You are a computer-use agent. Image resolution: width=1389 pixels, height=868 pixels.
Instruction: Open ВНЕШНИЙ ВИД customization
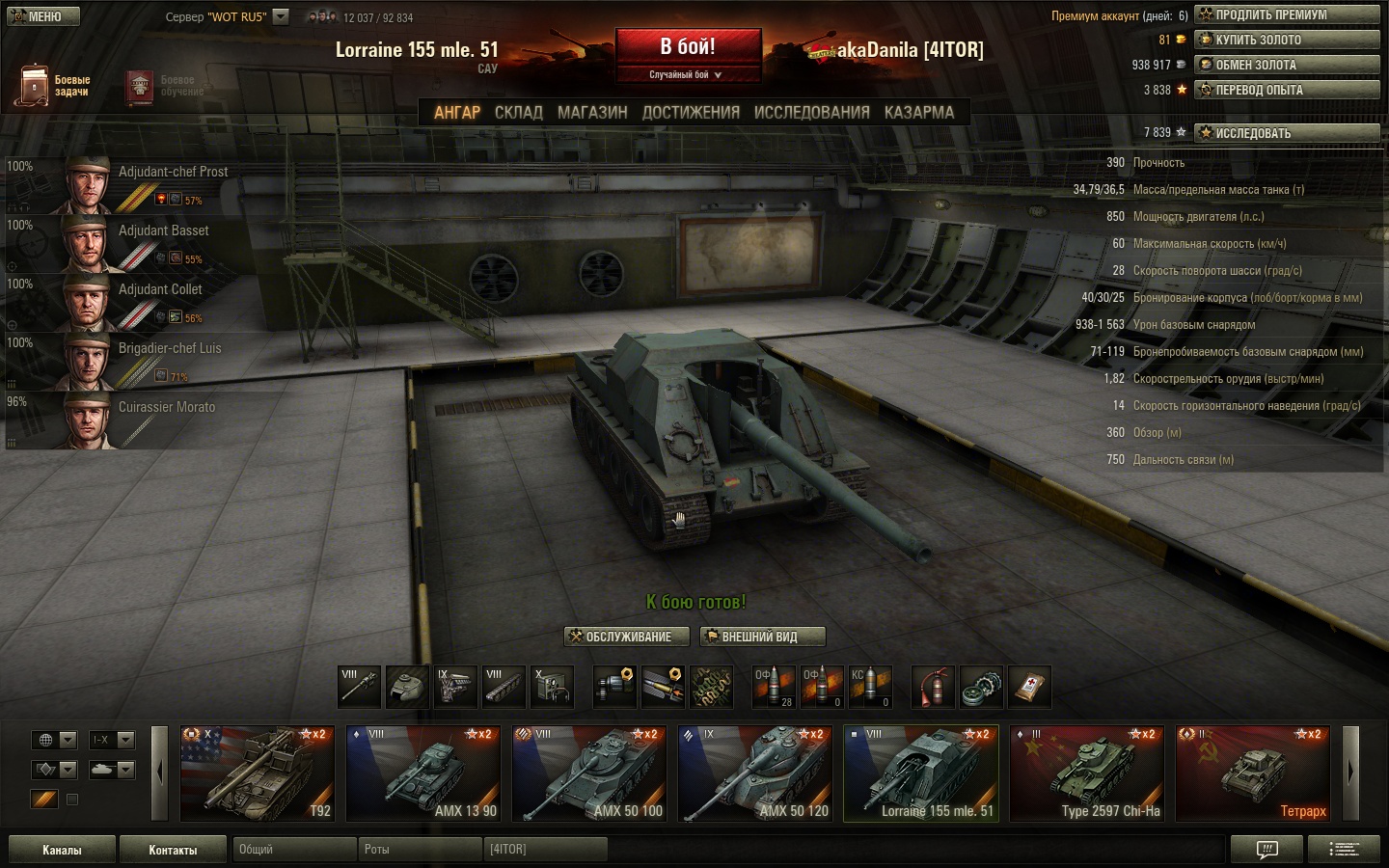click(x=762, y=637)
